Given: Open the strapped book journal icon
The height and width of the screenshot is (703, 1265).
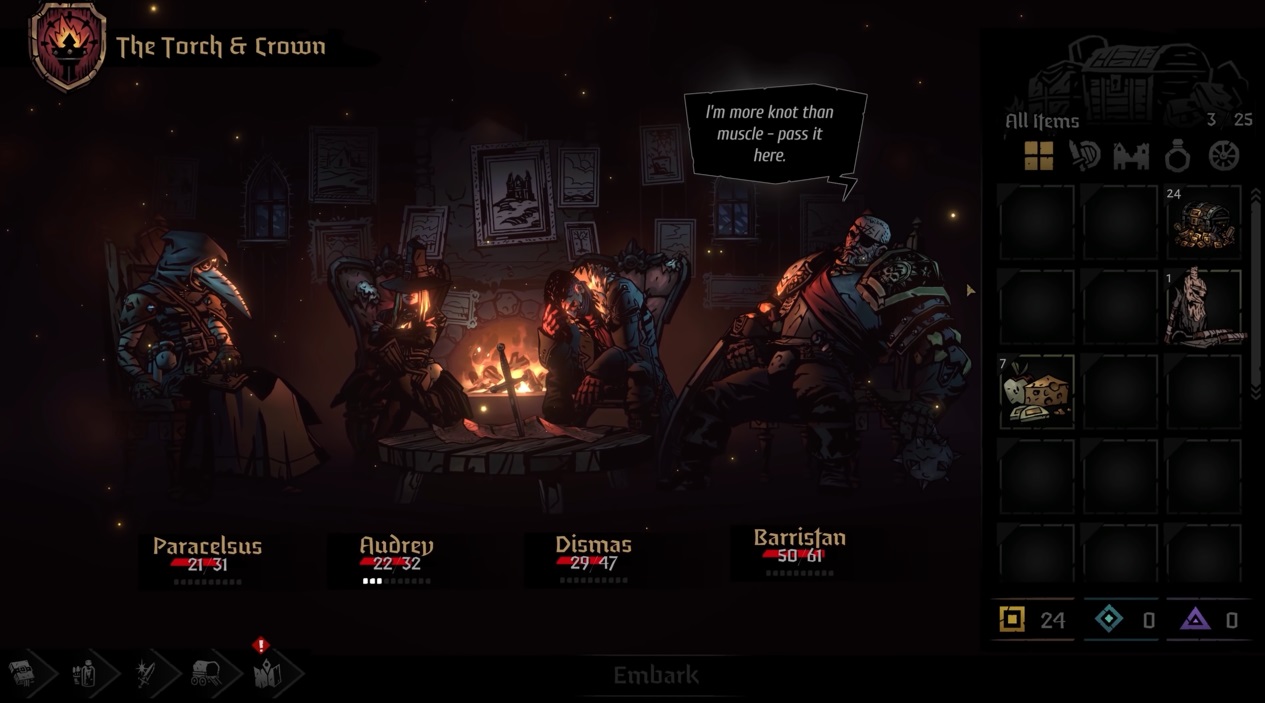Looking at the screenshot, I should click(23, 675).
